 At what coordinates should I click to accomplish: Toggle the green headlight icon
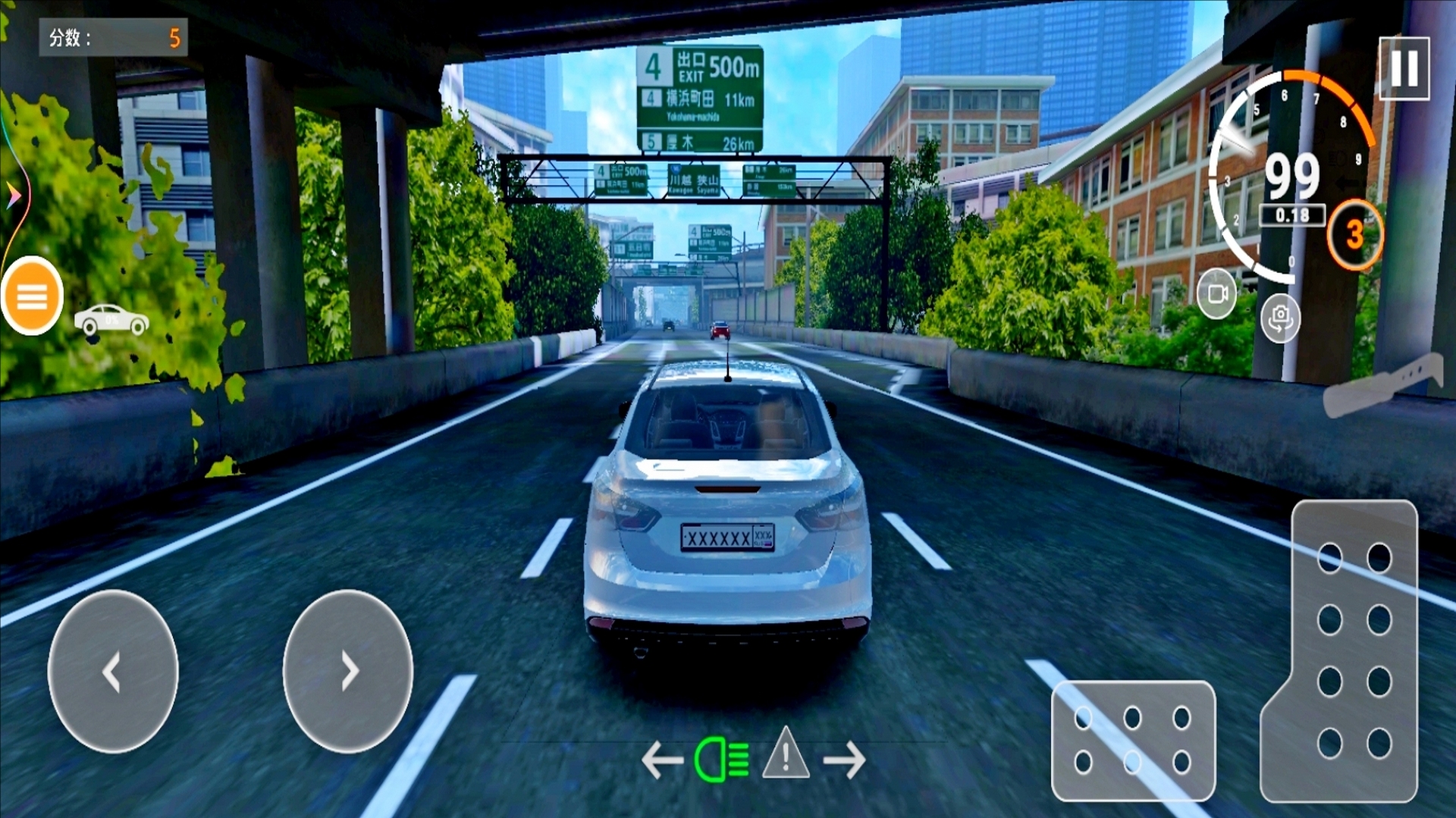(x=721, y=760)
